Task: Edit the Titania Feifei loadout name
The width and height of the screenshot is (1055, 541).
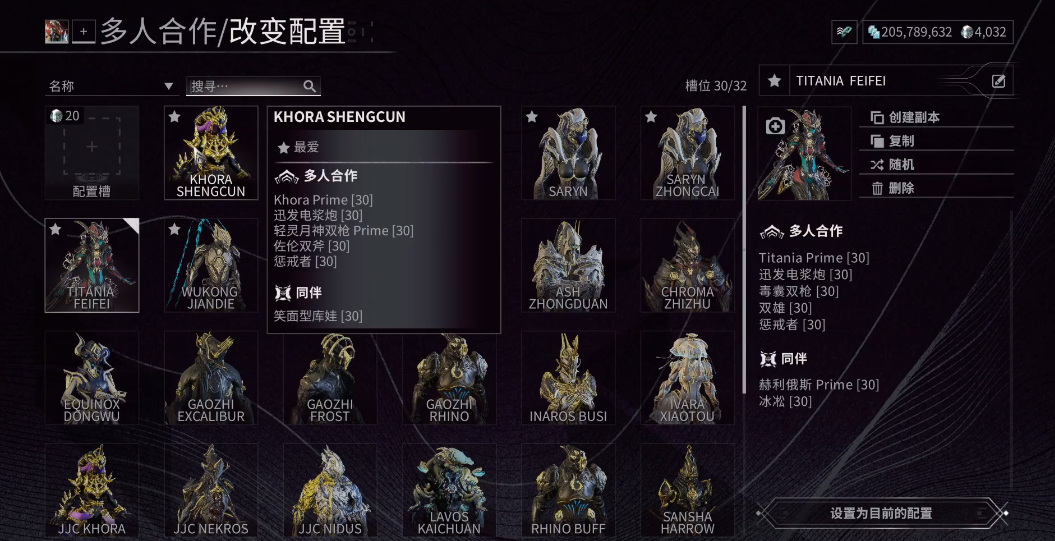Action: [998, 81]
